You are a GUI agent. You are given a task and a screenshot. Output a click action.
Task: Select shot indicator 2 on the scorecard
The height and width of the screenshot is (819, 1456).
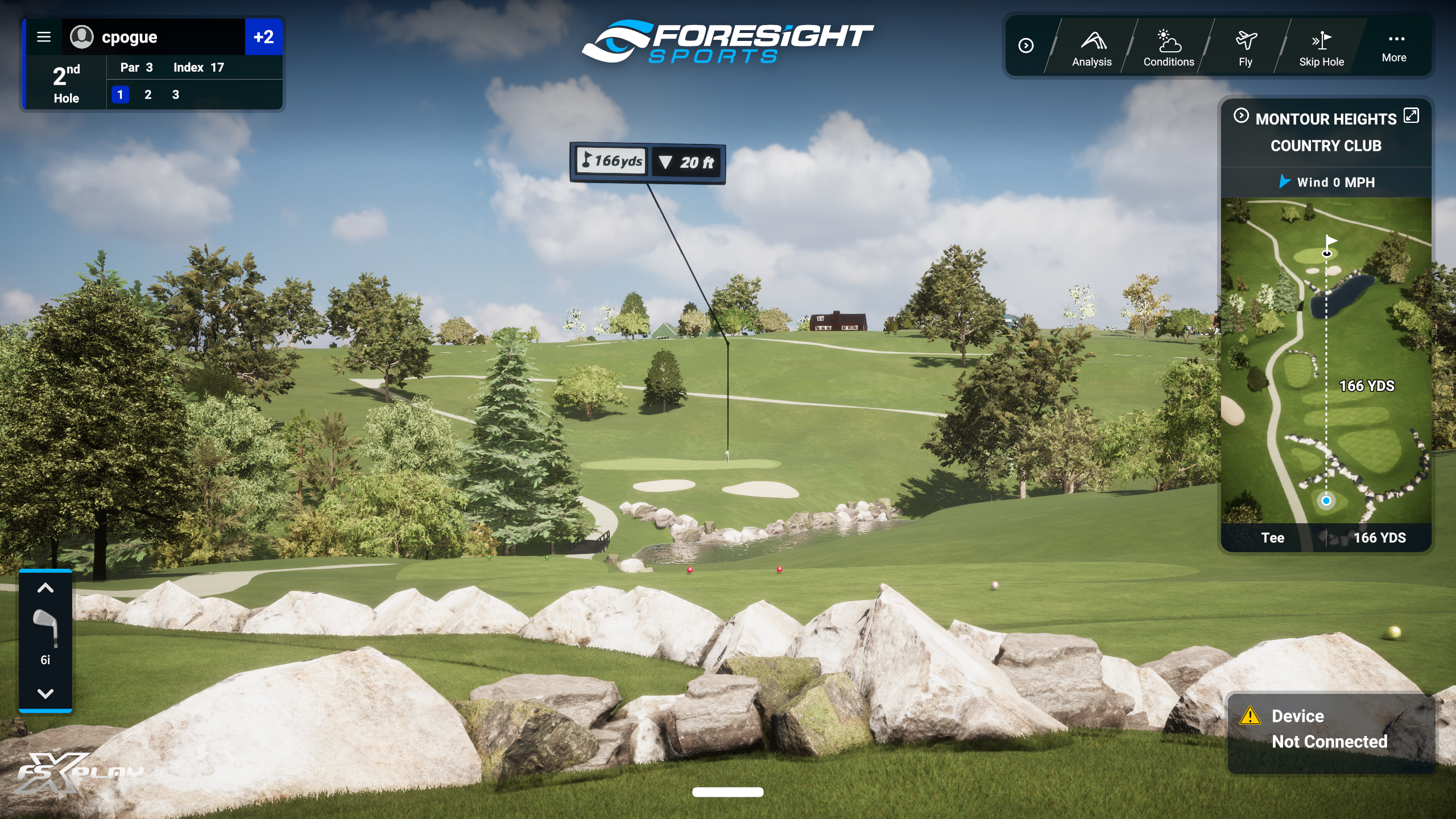tap(148, 94)
